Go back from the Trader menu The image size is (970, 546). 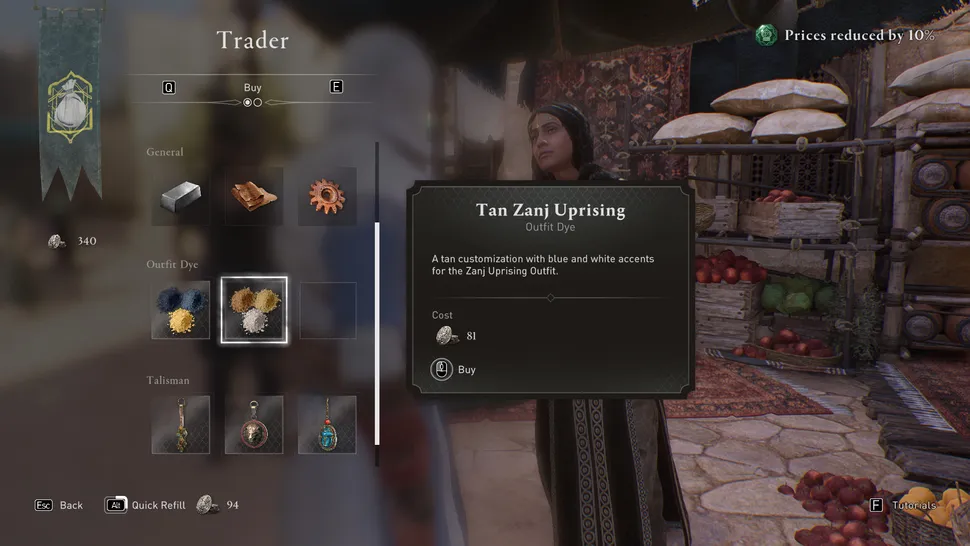60,505
